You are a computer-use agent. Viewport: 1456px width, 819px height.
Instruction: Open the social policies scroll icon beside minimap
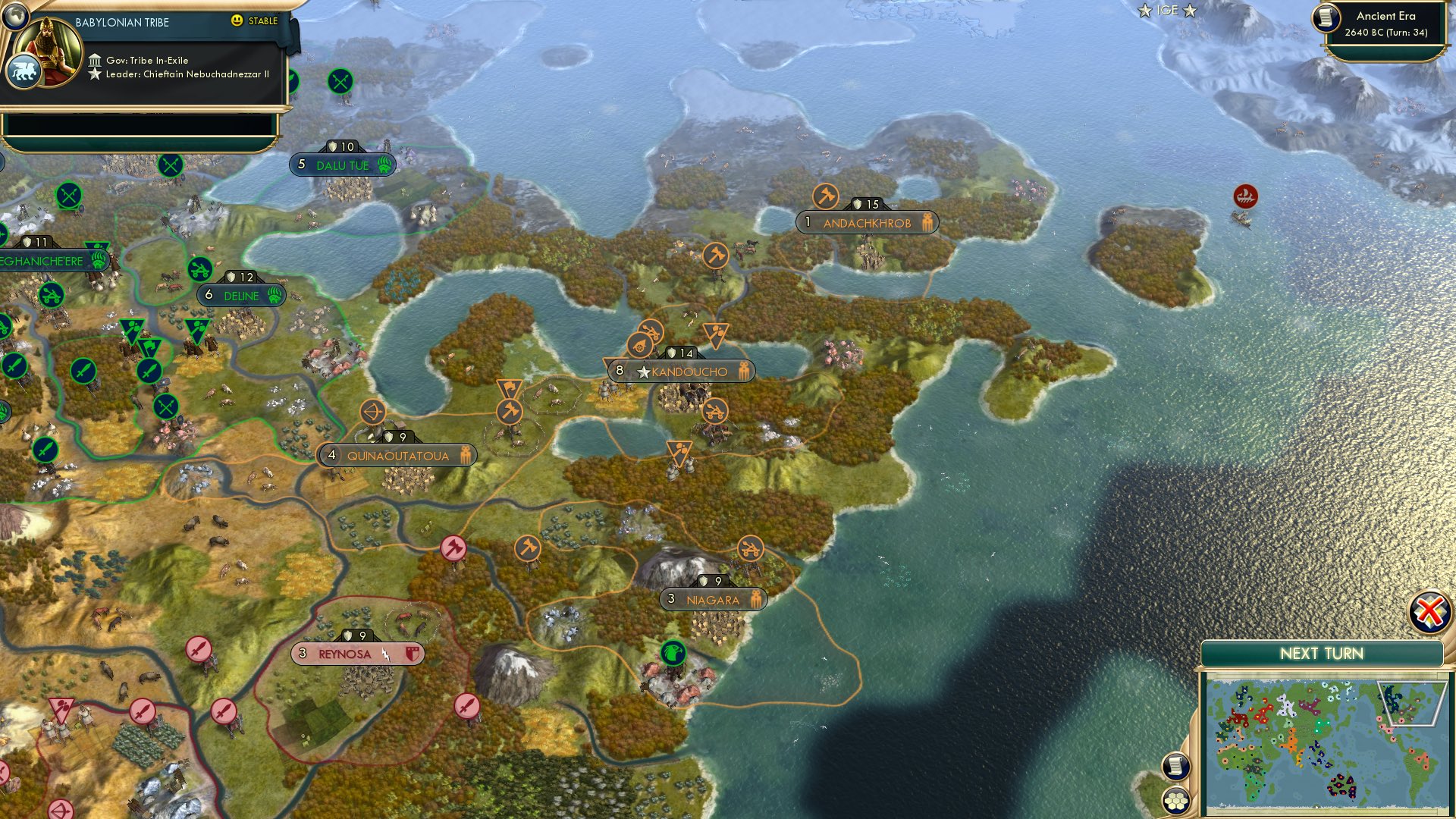coord(1175,766)
